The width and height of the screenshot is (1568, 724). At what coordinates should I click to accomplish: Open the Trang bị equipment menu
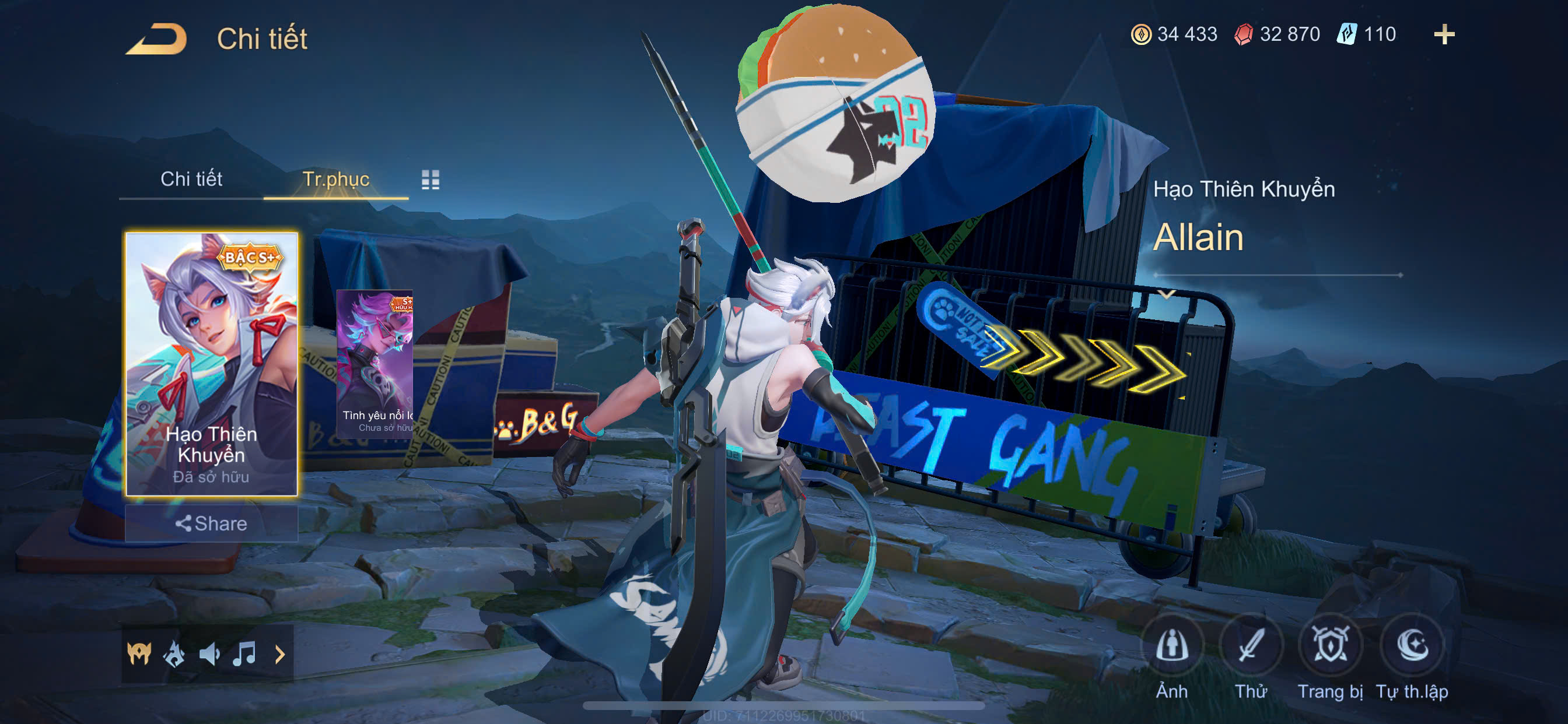[x=1330, y=645]
